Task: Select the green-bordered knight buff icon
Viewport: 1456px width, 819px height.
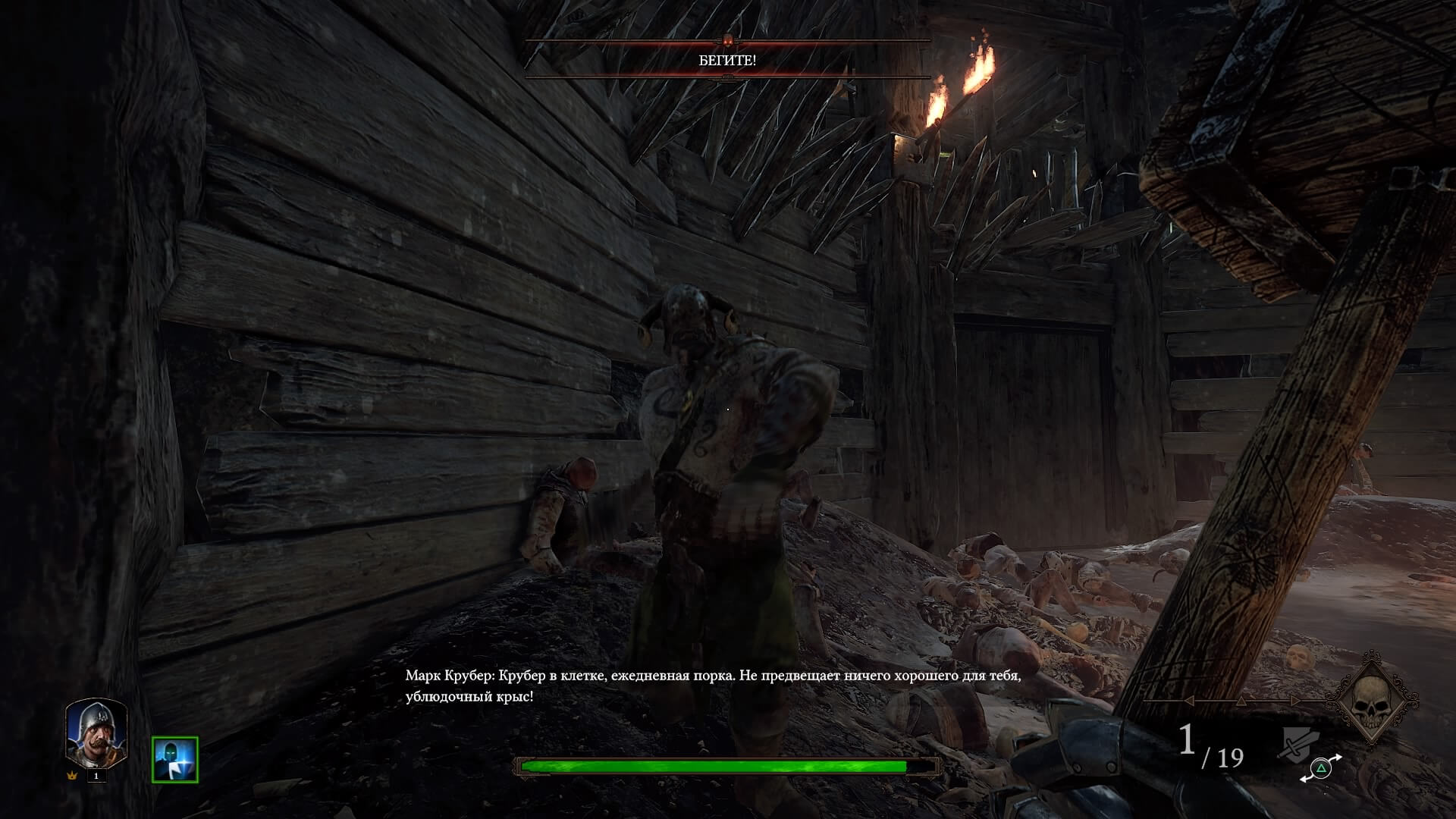Action: click(174, 759)
